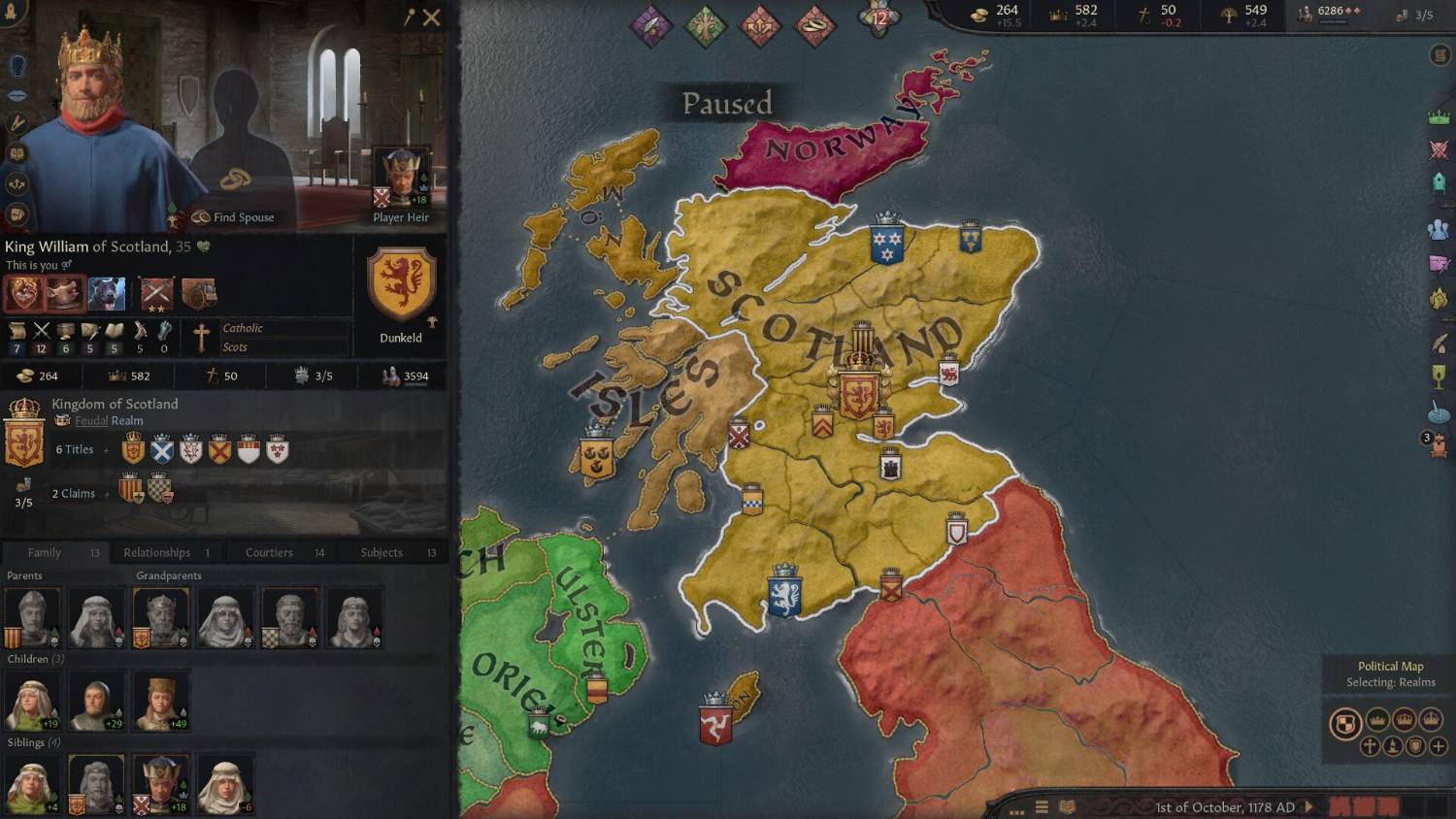Screen dimensions: 1456x819
Task: Open the Isle of Man holding shield
Action: click(715, 721)
